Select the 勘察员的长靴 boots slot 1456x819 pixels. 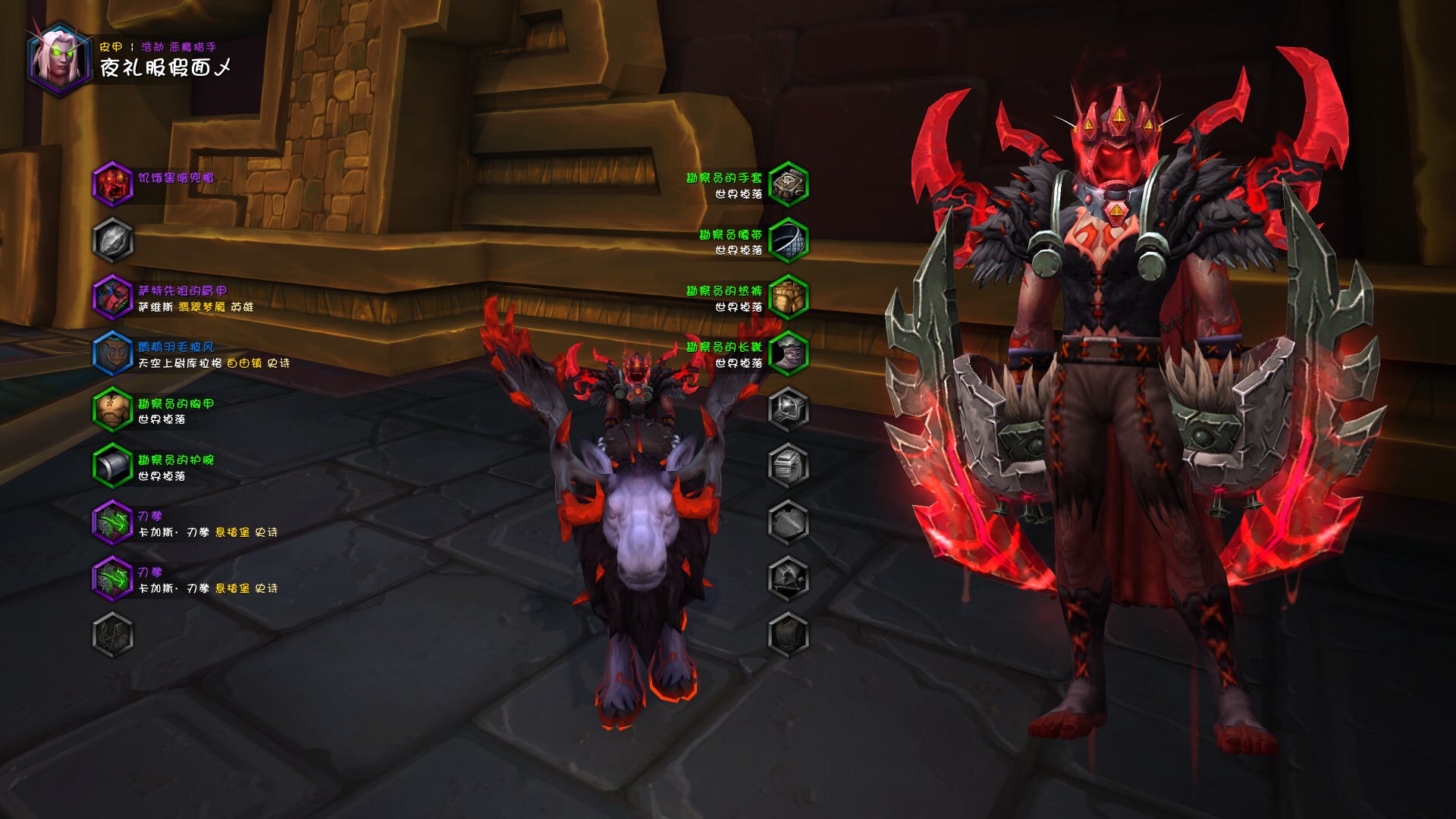788,353
